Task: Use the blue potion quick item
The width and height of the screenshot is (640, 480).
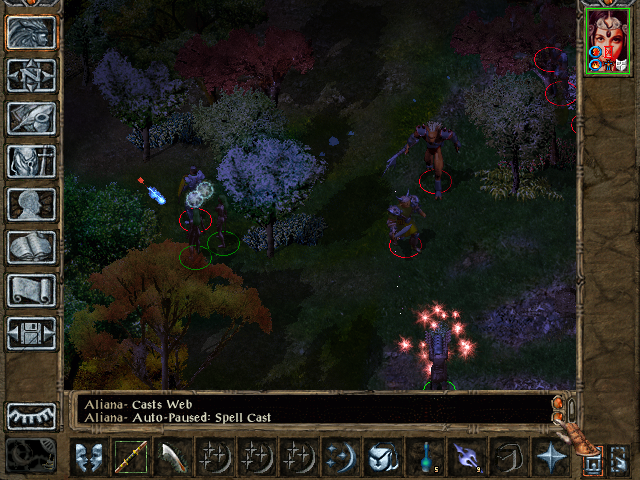Action: tap(424, 458)
